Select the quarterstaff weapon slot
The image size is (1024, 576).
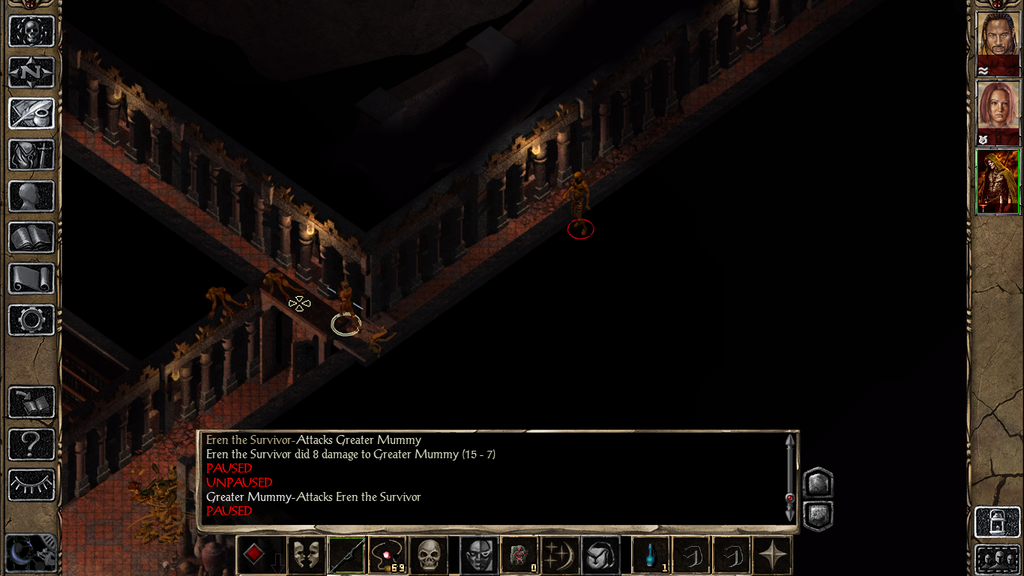click(346, 555)
